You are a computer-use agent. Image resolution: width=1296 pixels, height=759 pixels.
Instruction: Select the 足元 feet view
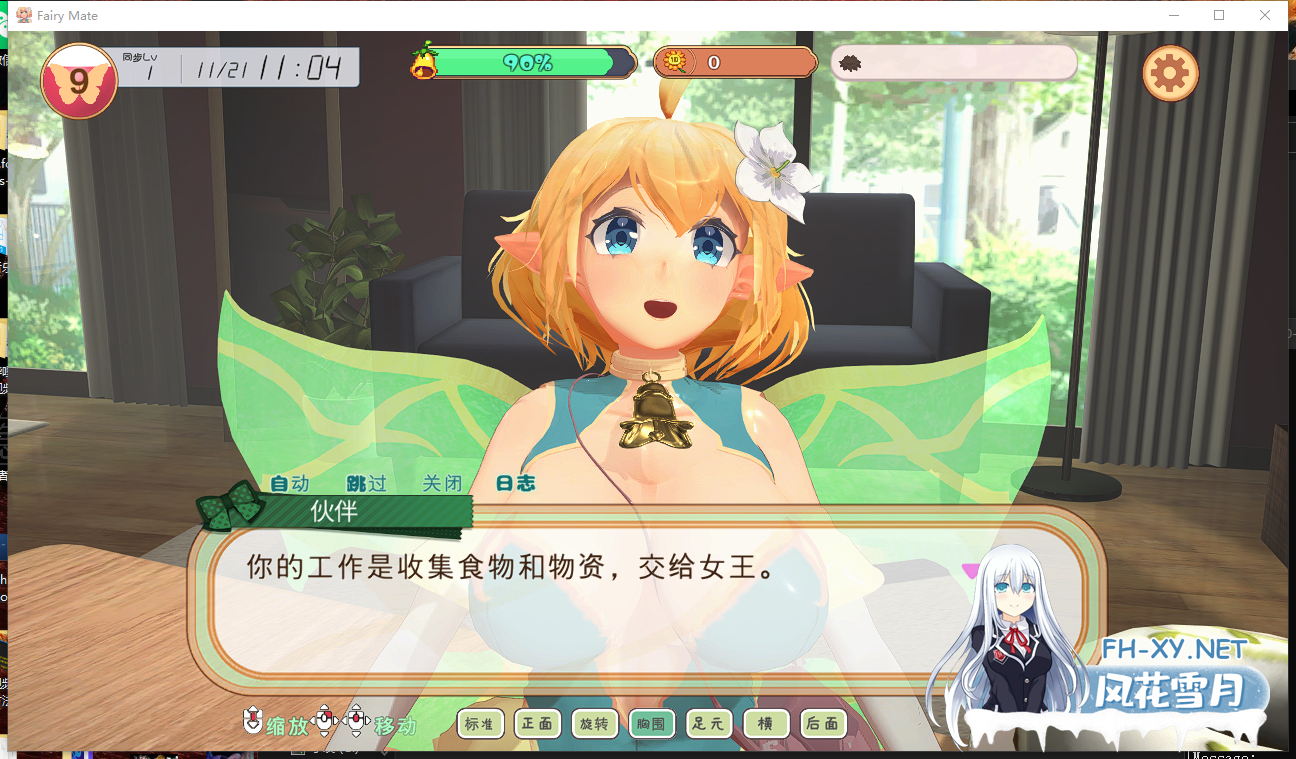(x=708, y=723)
